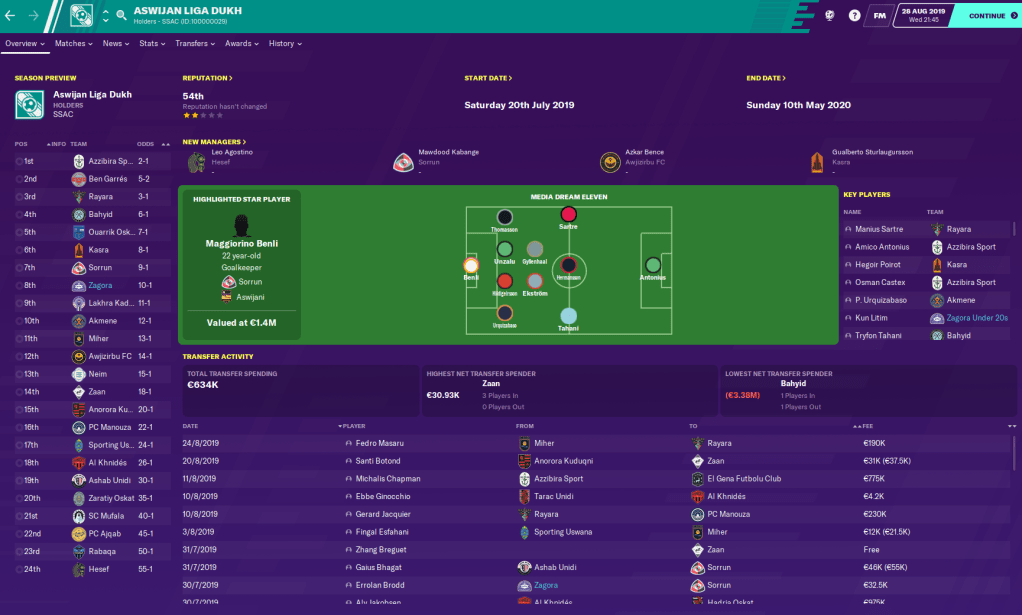Screen dimensions: 1022x615
Task: Advance the game with the Continue button
Action: (987, 16)
